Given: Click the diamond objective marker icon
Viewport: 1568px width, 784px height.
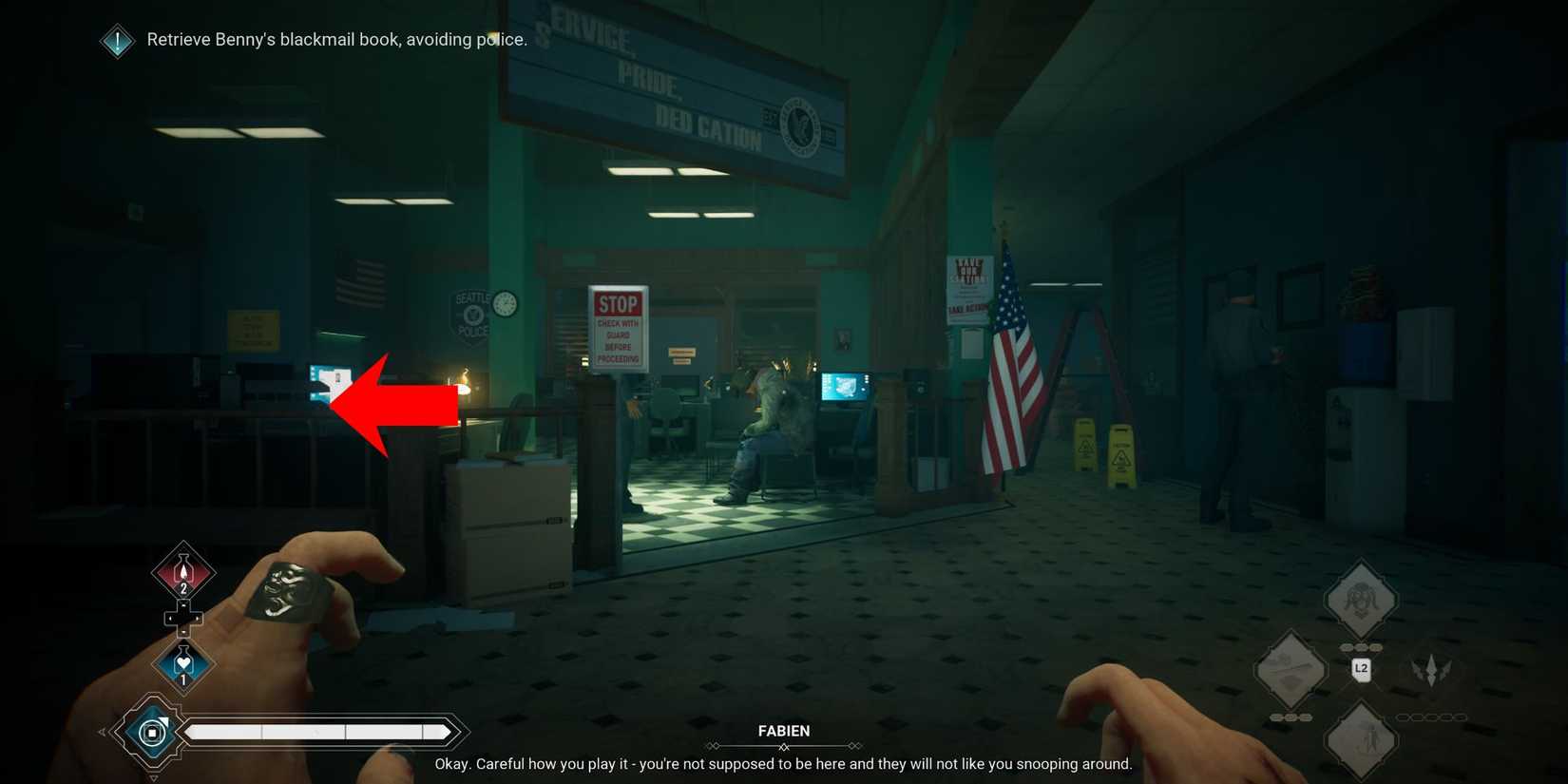Looking at the screenshot, I should click(x=117, y=40).
